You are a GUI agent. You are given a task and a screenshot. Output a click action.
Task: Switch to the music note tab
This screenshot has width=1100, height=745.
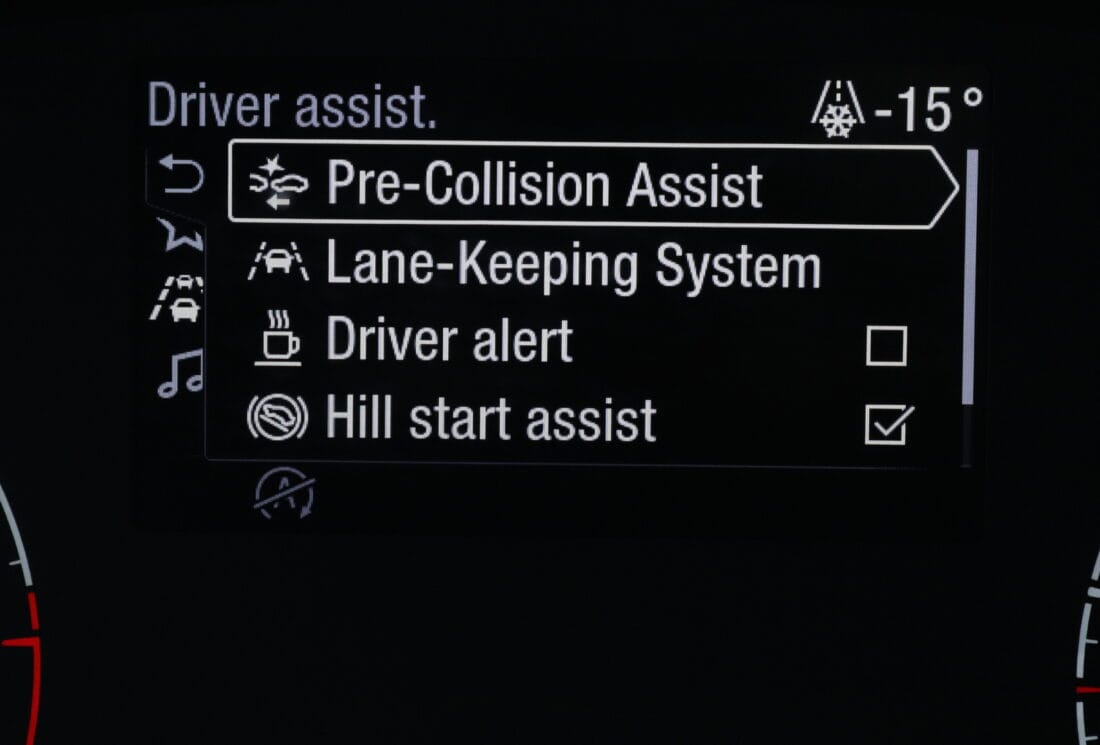point(180,373)
